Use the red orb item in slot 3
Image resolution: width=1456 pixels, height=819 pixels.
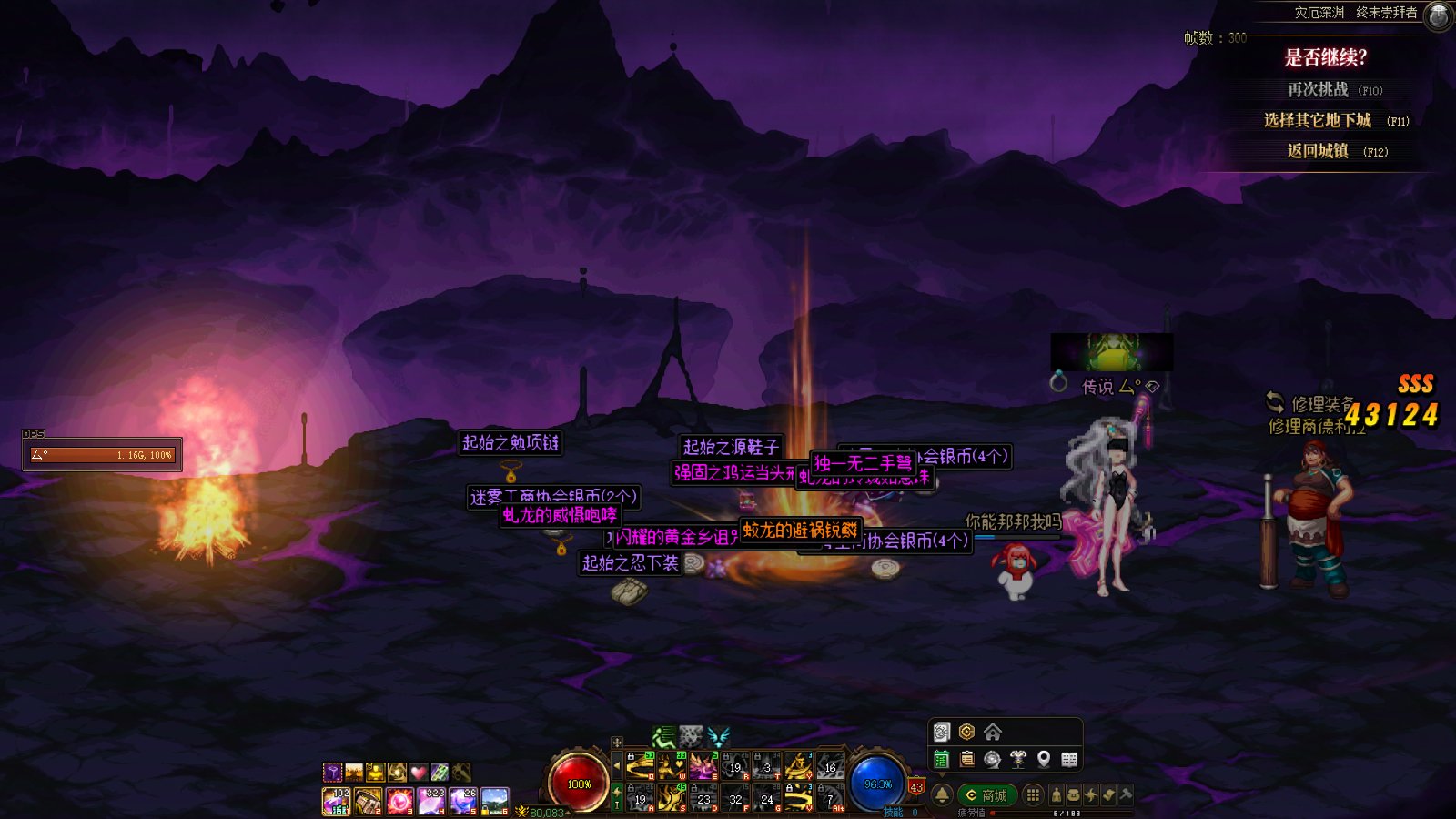coord(399,801)
